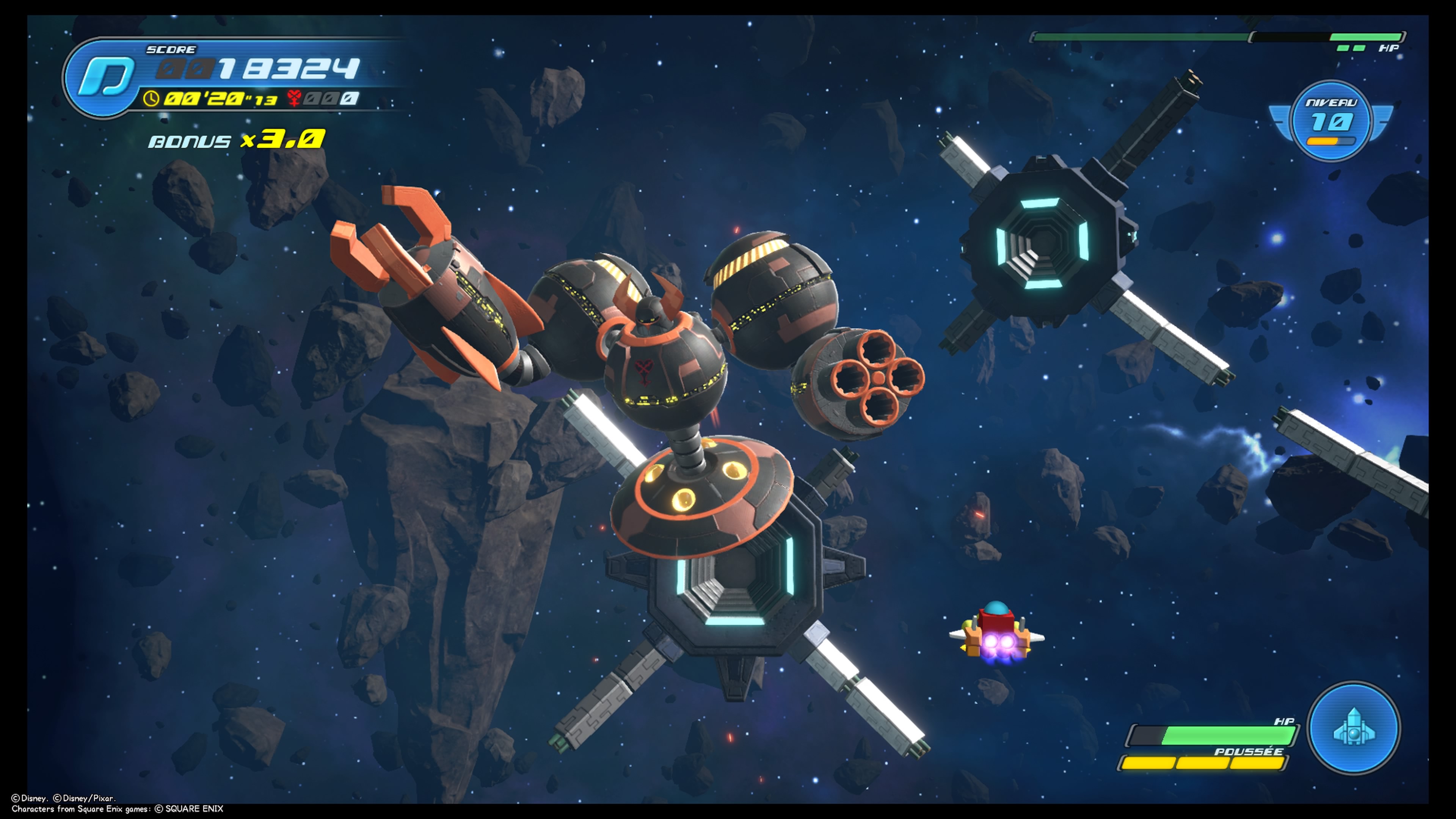The height and width of the screenshot is (819, 1456).
Task: Click the blue gummi ship icon
Action: click(1354, 728)
